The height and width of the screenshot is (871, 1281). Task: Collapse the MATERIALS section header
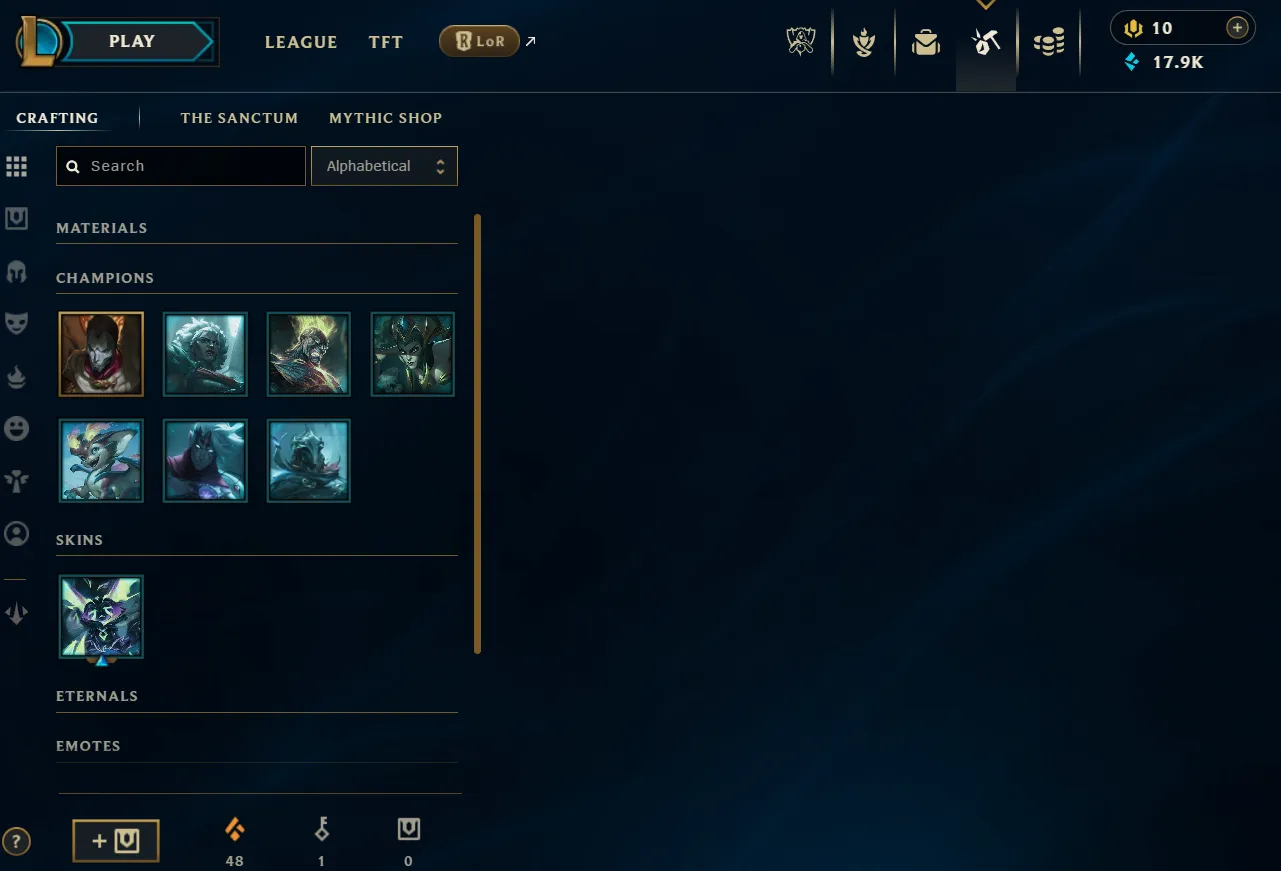[x=102, y=228]
